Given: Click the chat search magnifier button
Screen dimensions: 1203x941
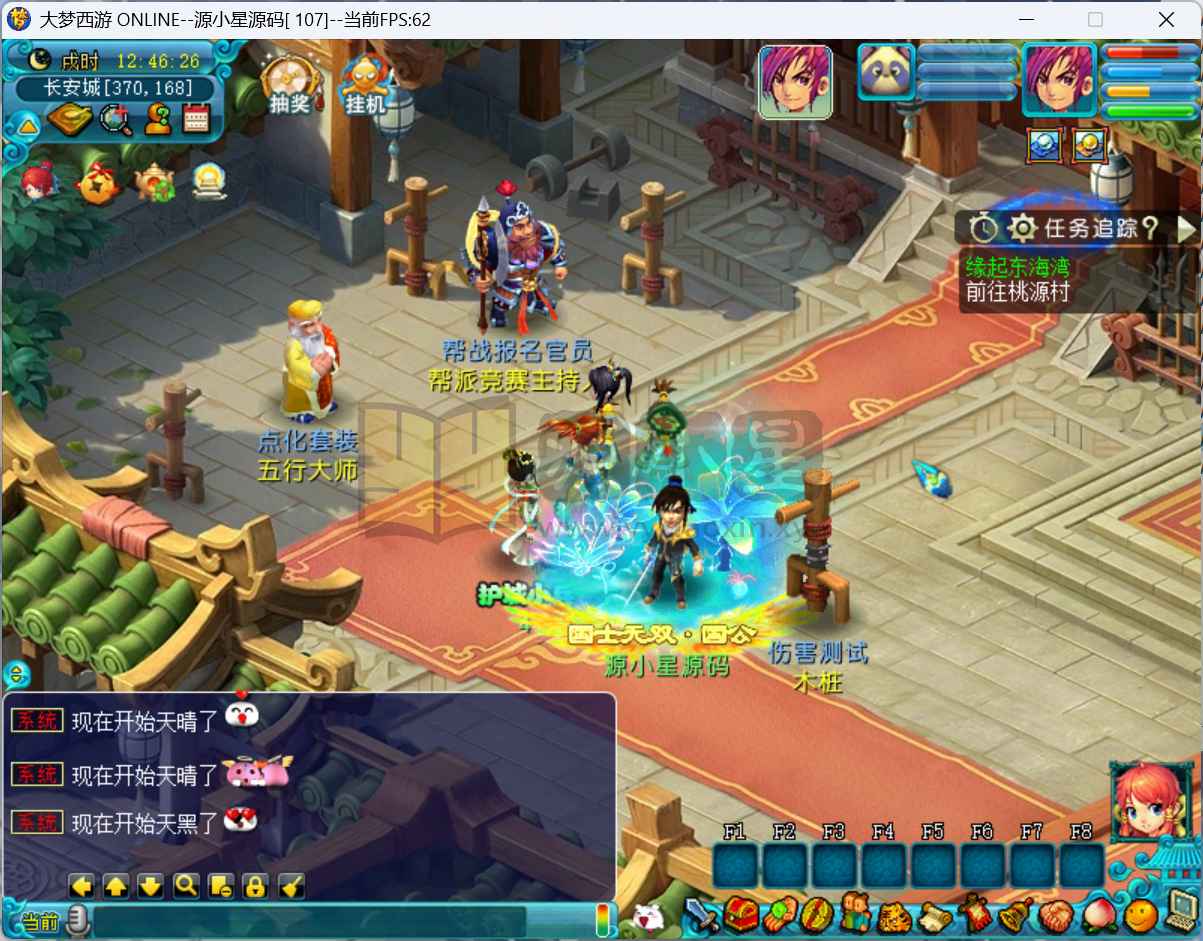Looking at the screenshot, I should point(185,885).
